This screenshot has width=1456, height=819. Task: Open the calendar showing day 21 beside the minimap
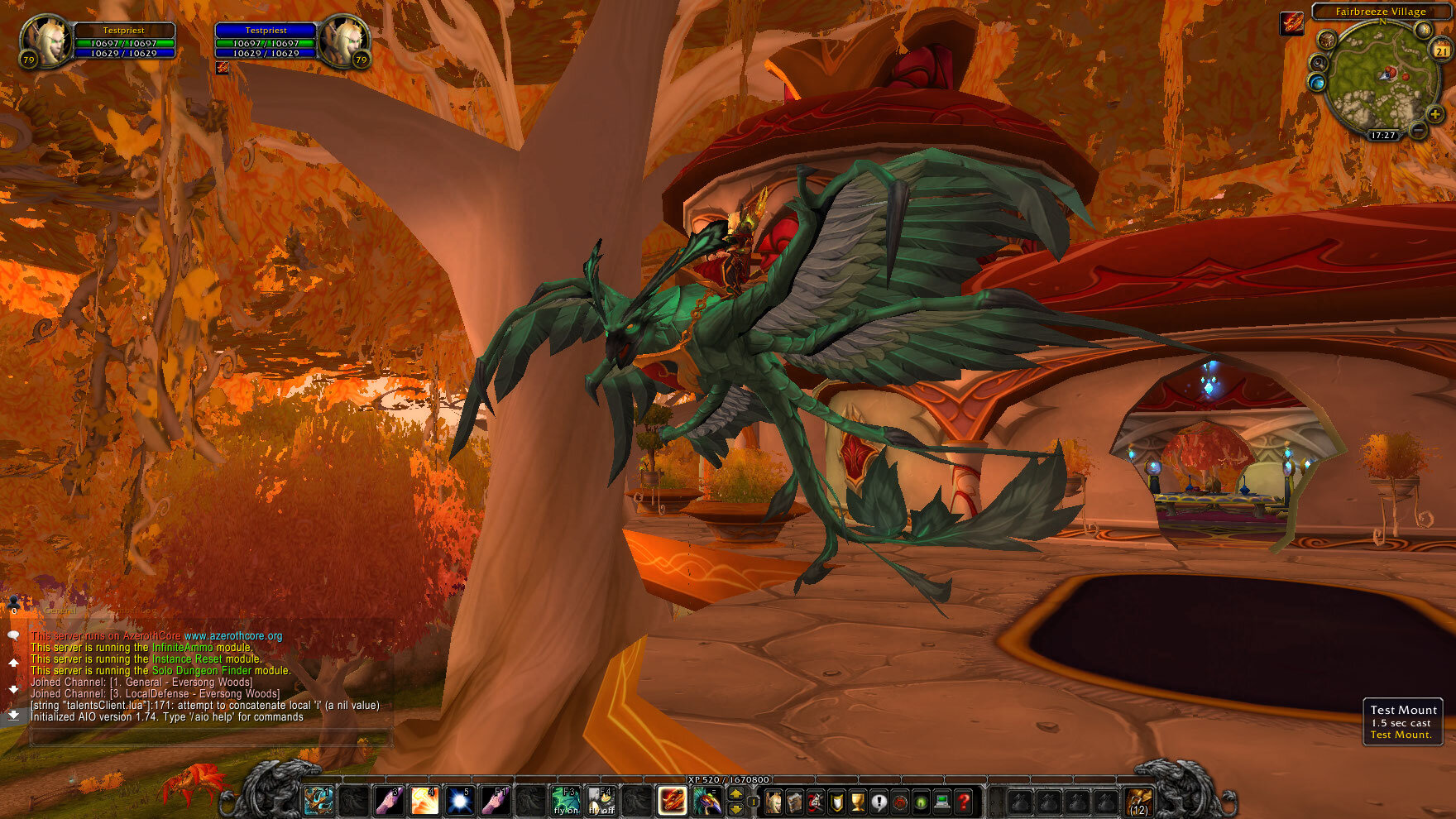pyautogui.click(x=1440, y=51)
